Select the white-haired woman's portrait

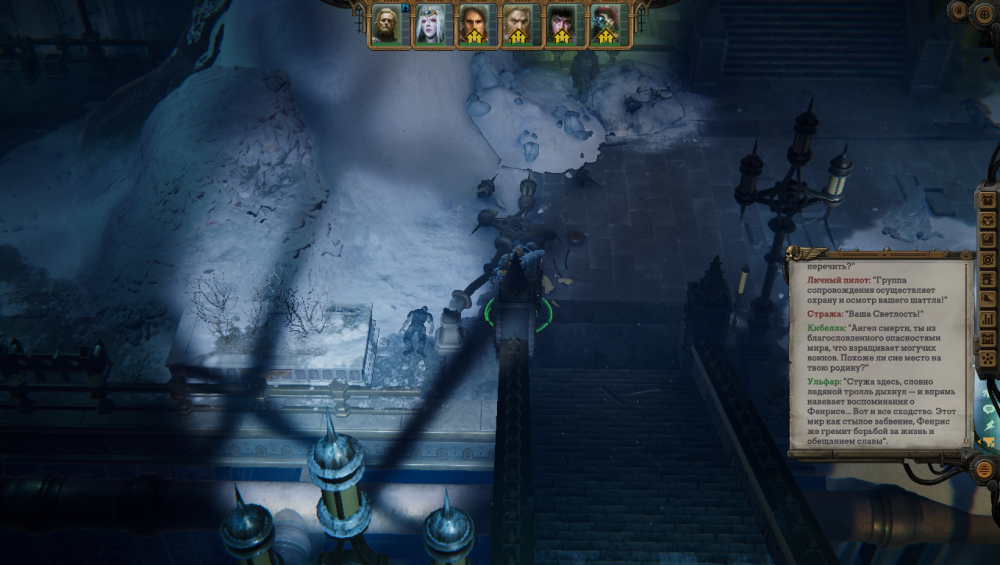429,24
